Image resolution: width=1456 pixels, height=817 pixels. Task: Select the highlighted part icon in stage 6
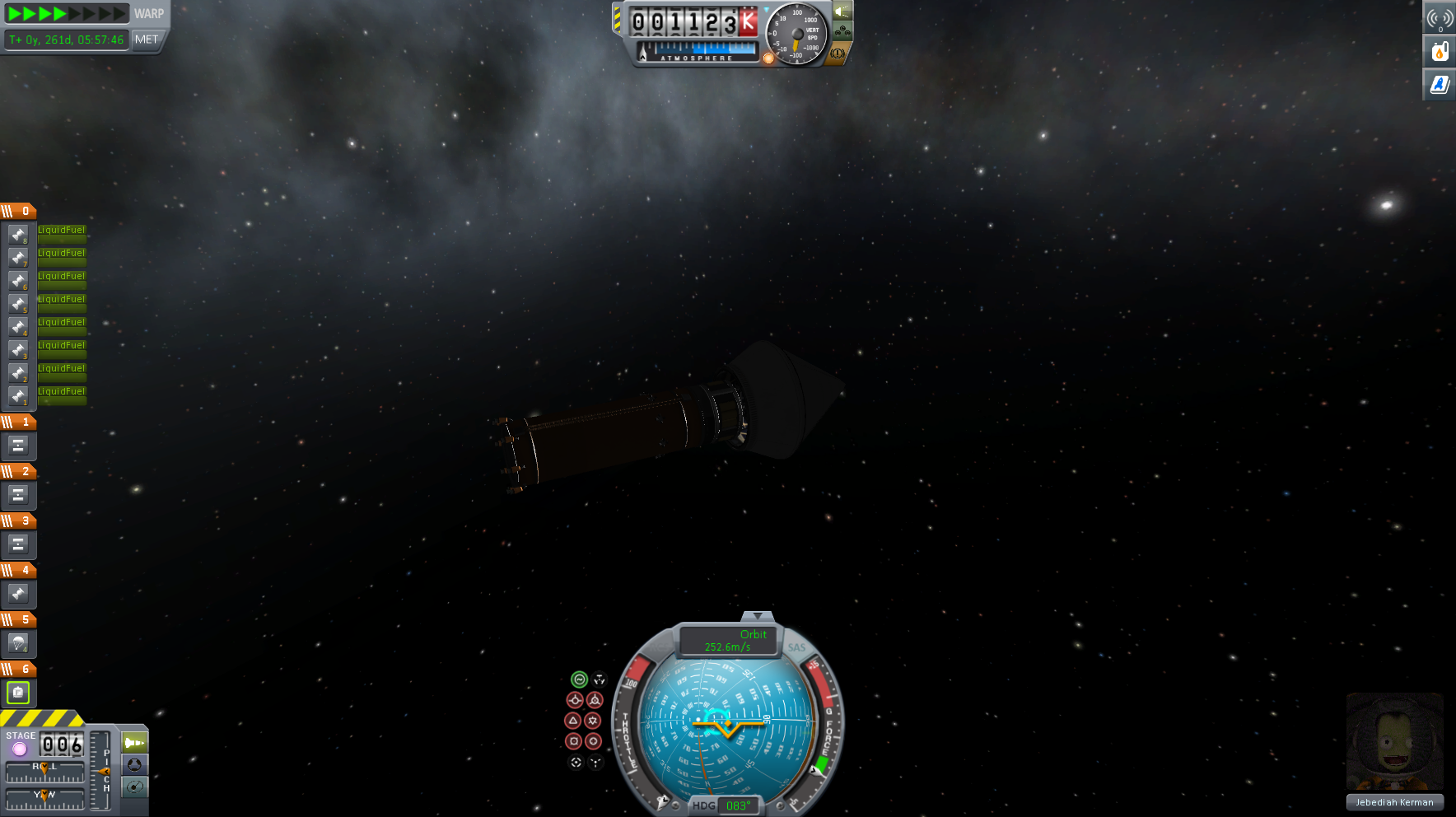click(18, 693)
